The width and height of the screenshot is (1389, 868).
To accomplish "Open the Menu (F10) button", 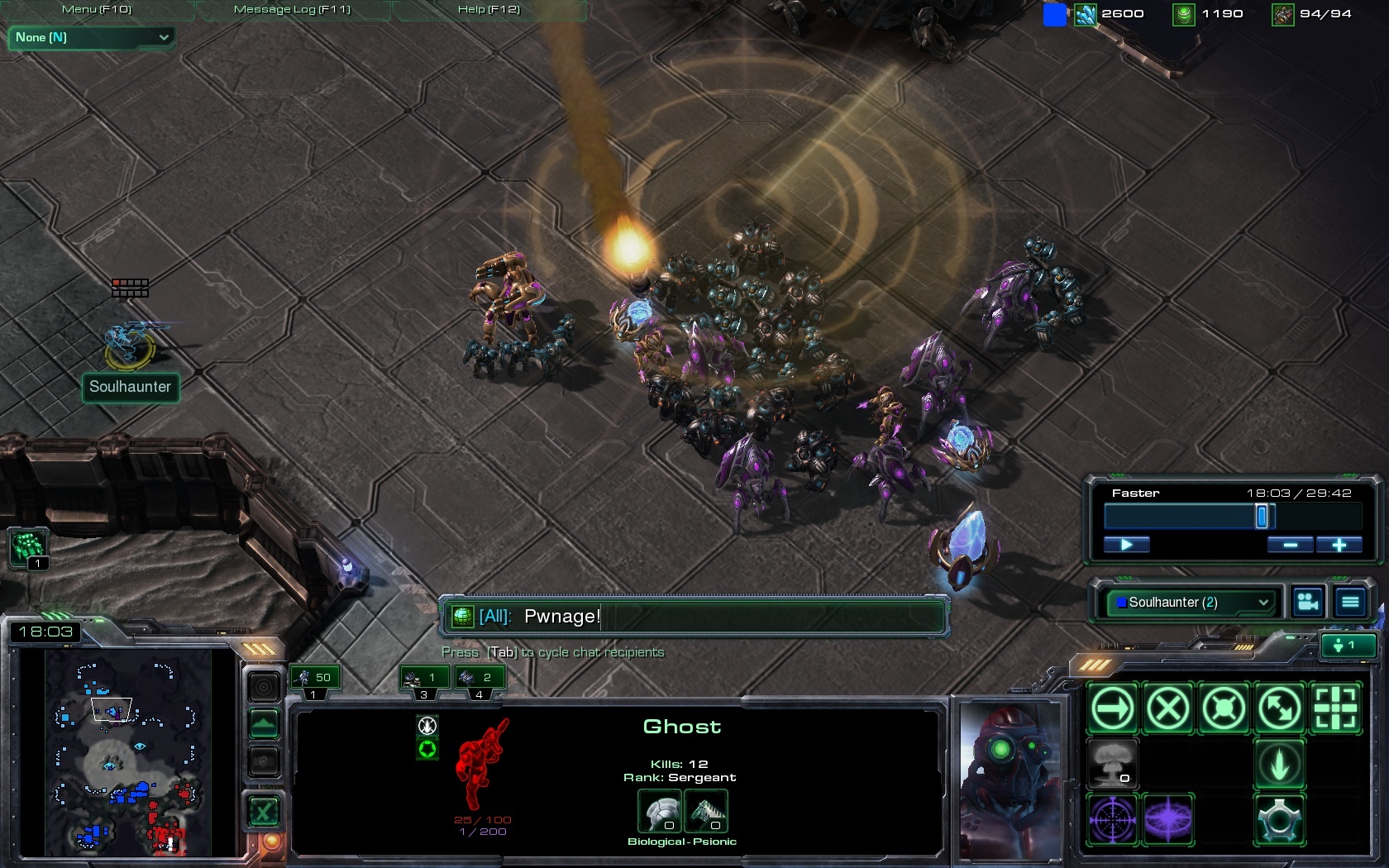I will [97, 10].
